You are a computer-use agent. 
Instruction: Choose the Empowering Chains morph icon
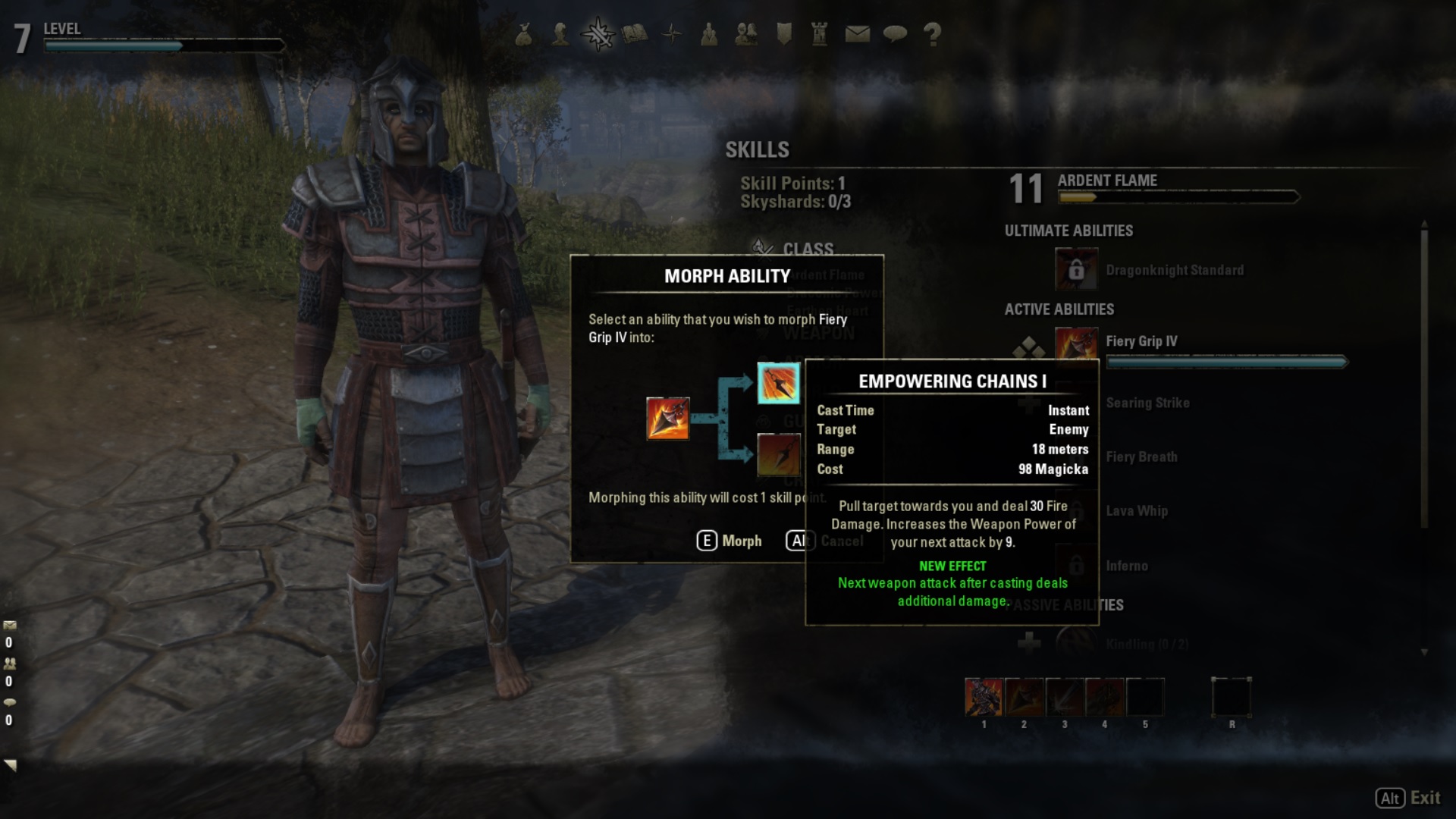778,383
